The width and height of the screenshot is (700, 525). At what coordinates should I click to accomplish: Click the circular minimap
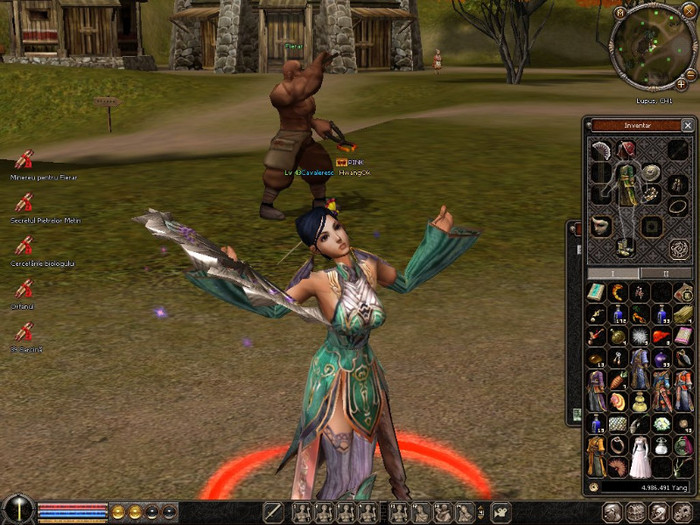pyautogui.click(x=650, y=45)
